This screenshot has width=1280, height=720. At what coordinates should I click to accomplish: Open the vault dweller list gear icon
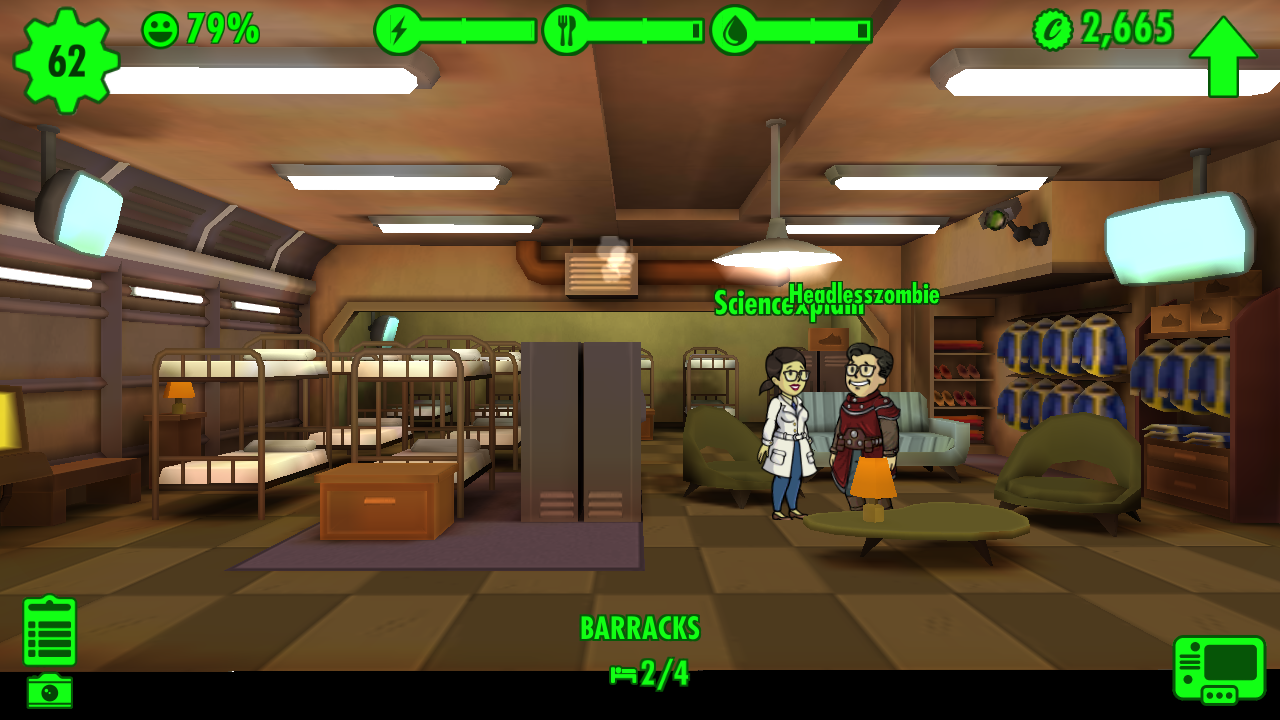point(66,60)
